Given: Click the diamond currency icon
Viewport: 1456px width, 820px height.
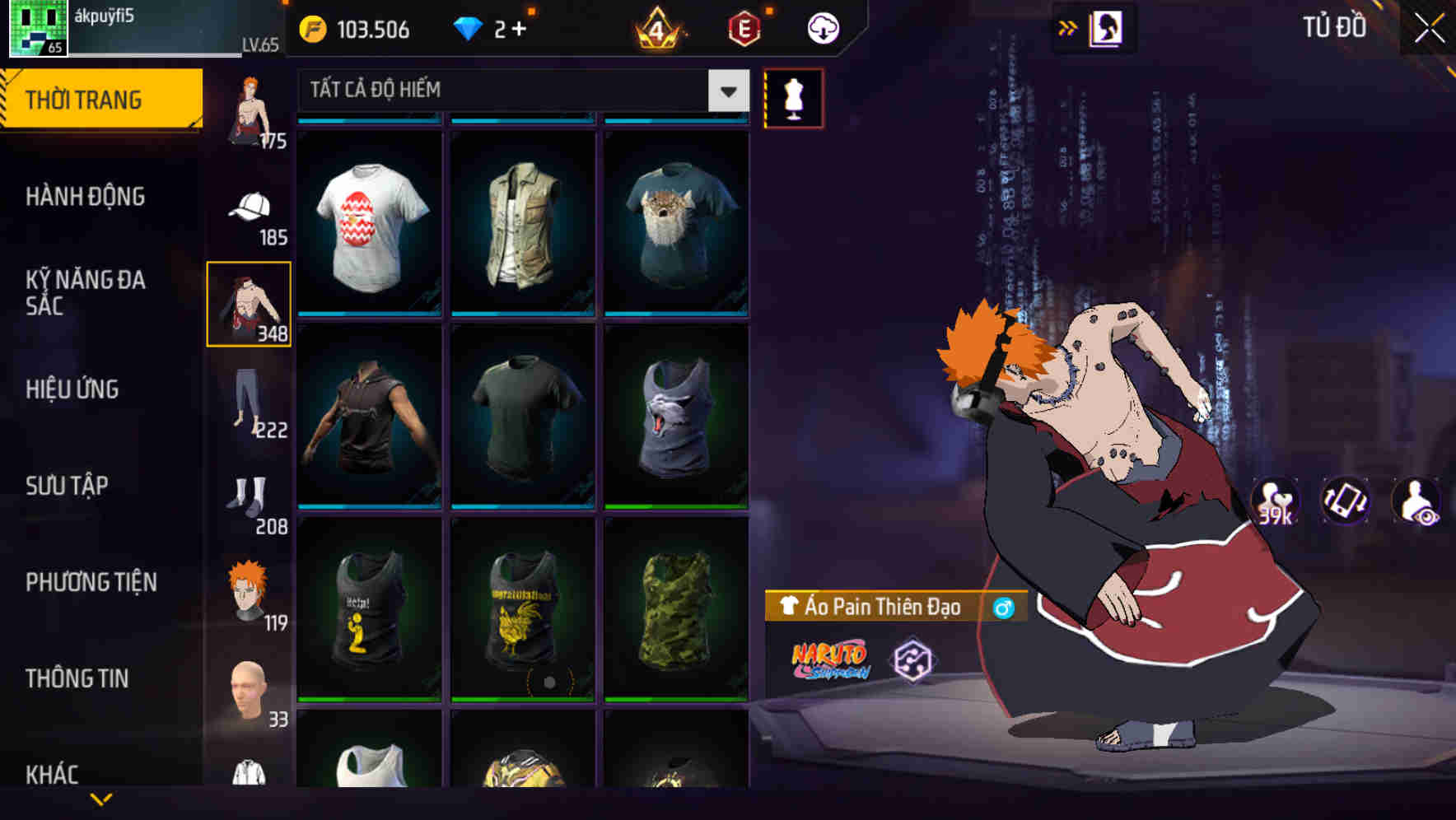Looking at the screenshot, I should 469,27.
